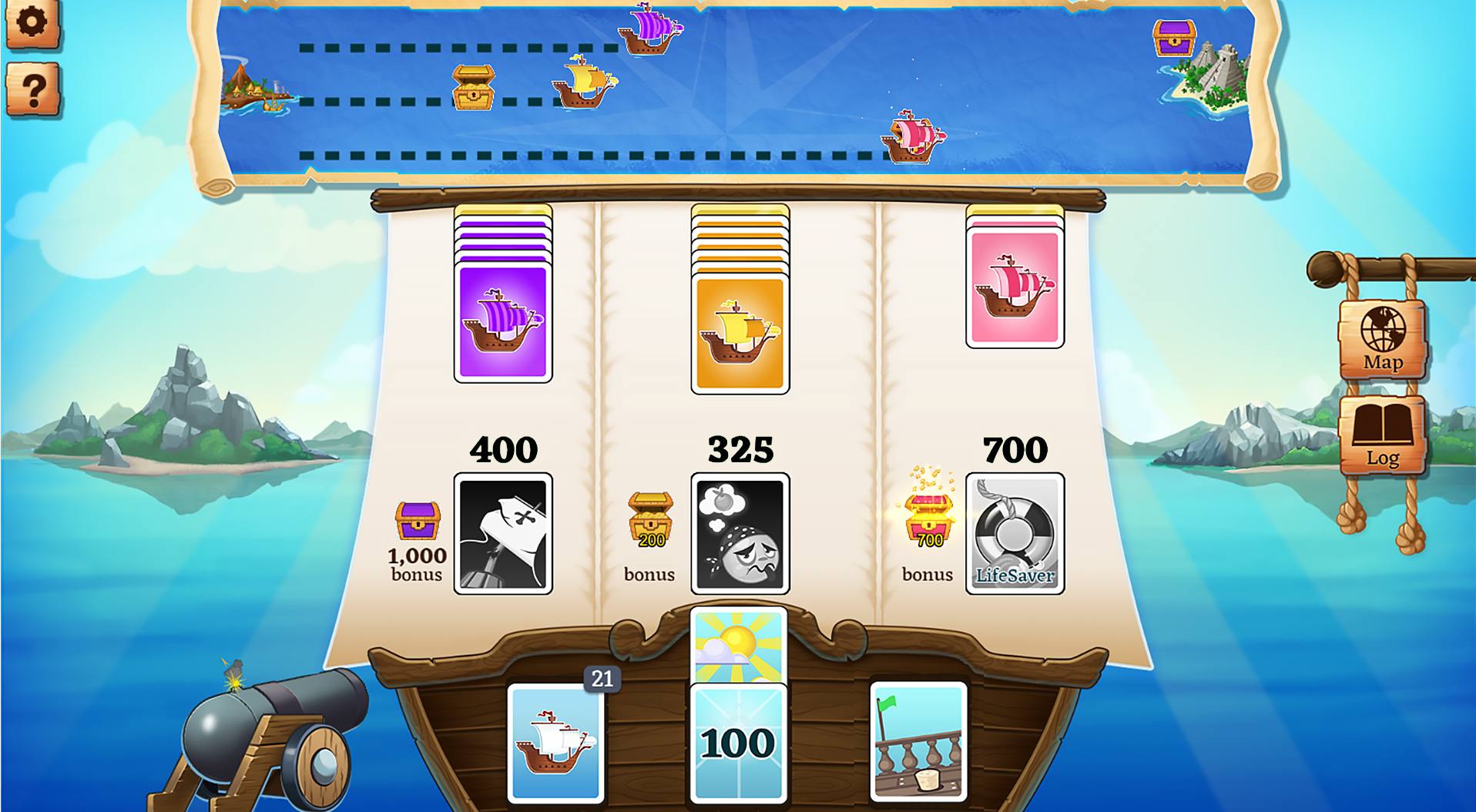Click the 100 draw pile card
This screenshot has height=812, width=1476.
(x=738, y=743)
